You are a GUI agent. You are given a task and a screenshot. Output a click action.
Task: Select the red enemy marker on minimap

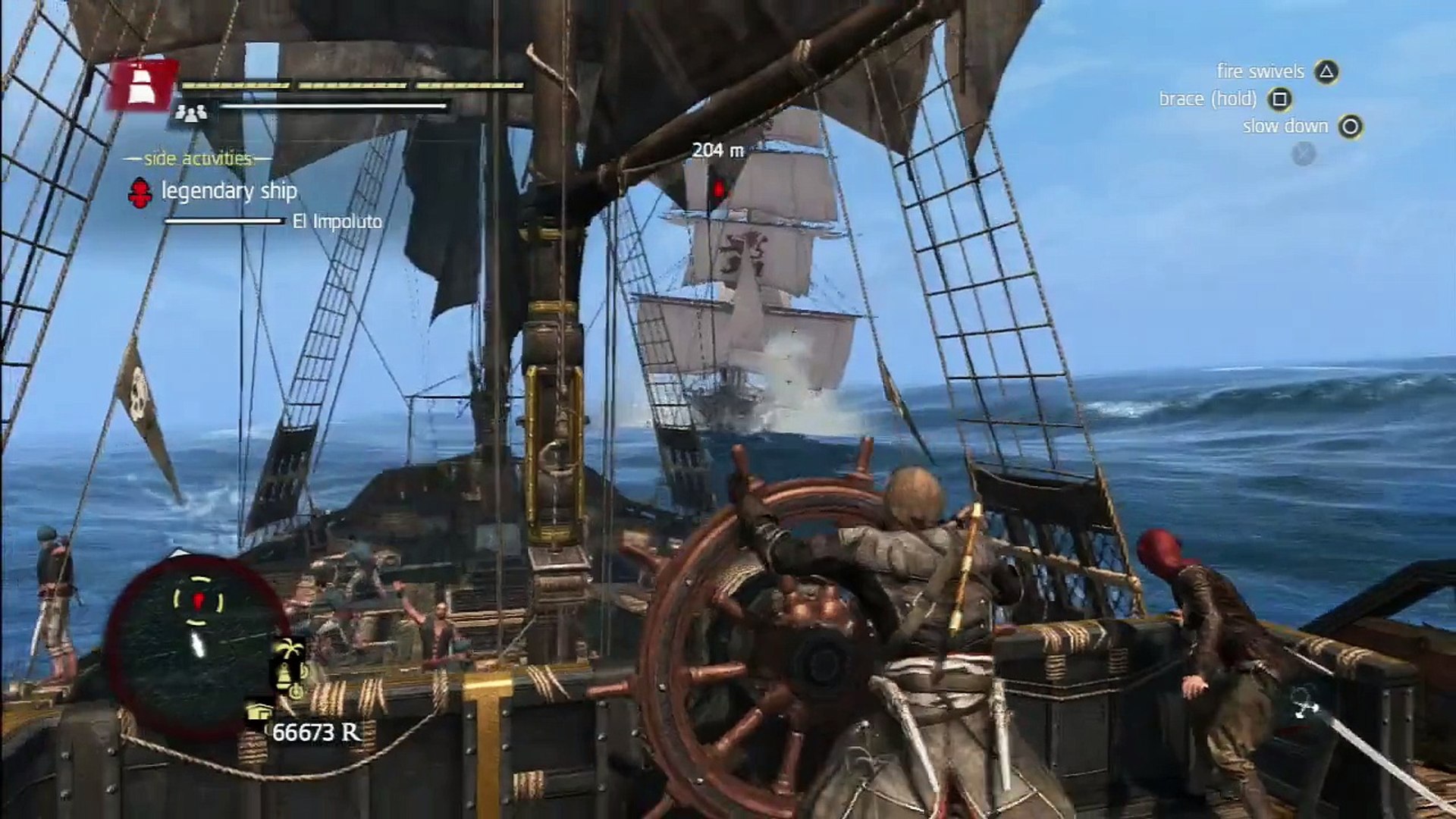tap(198, 601)
